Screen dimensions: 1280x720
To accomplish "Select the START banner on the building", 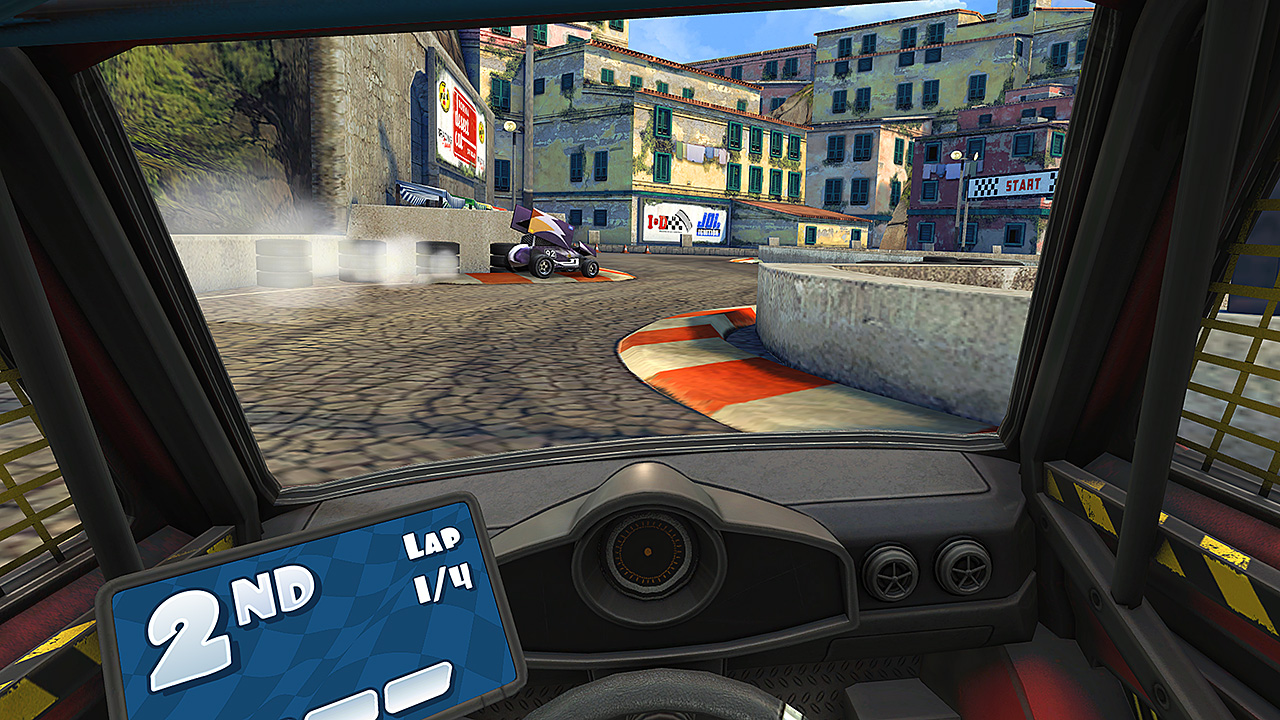I will 1010,183.
